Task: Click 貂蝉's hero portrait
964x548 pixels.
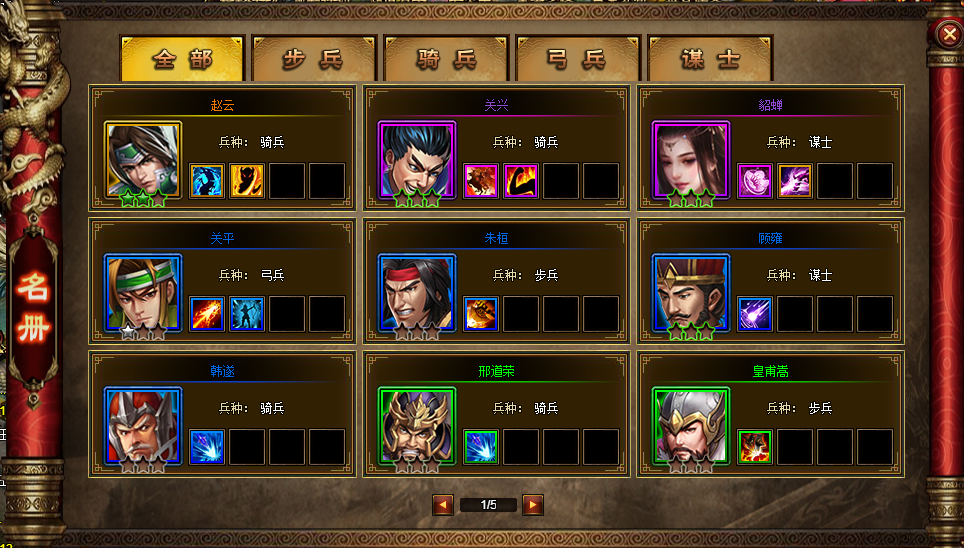Action: [x=691, y=161]
